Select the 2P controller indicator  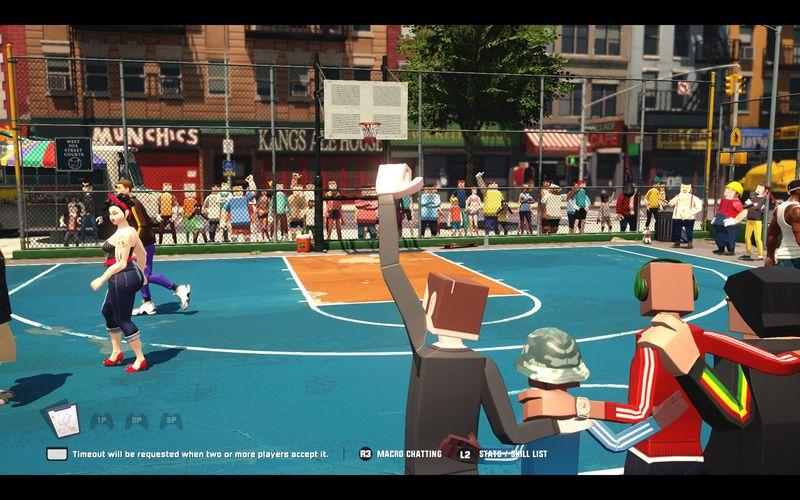(137, 421)
